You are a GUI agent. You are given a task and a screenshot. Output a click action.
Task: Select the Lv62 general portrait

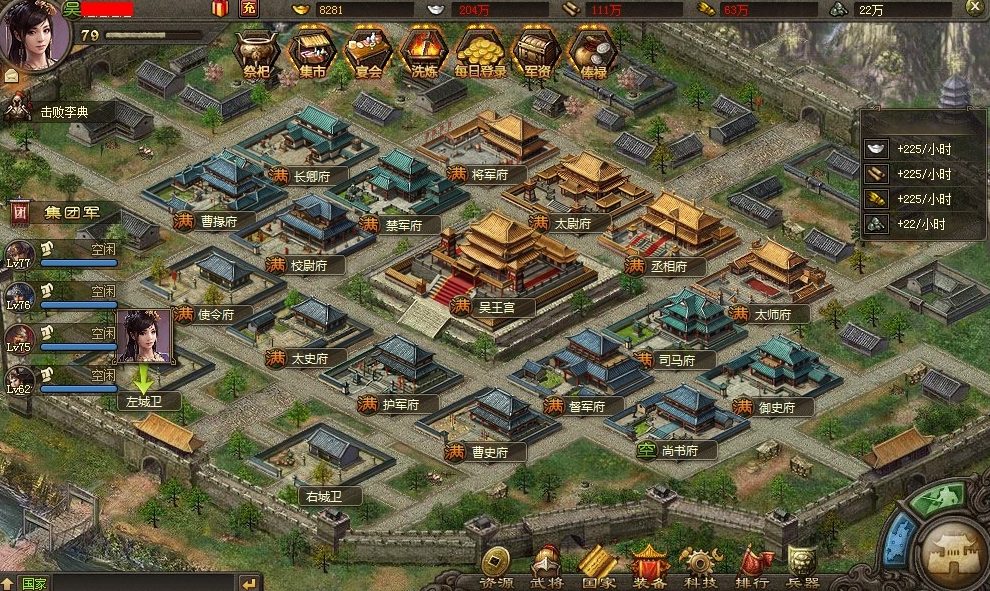[x=20, y=381]
